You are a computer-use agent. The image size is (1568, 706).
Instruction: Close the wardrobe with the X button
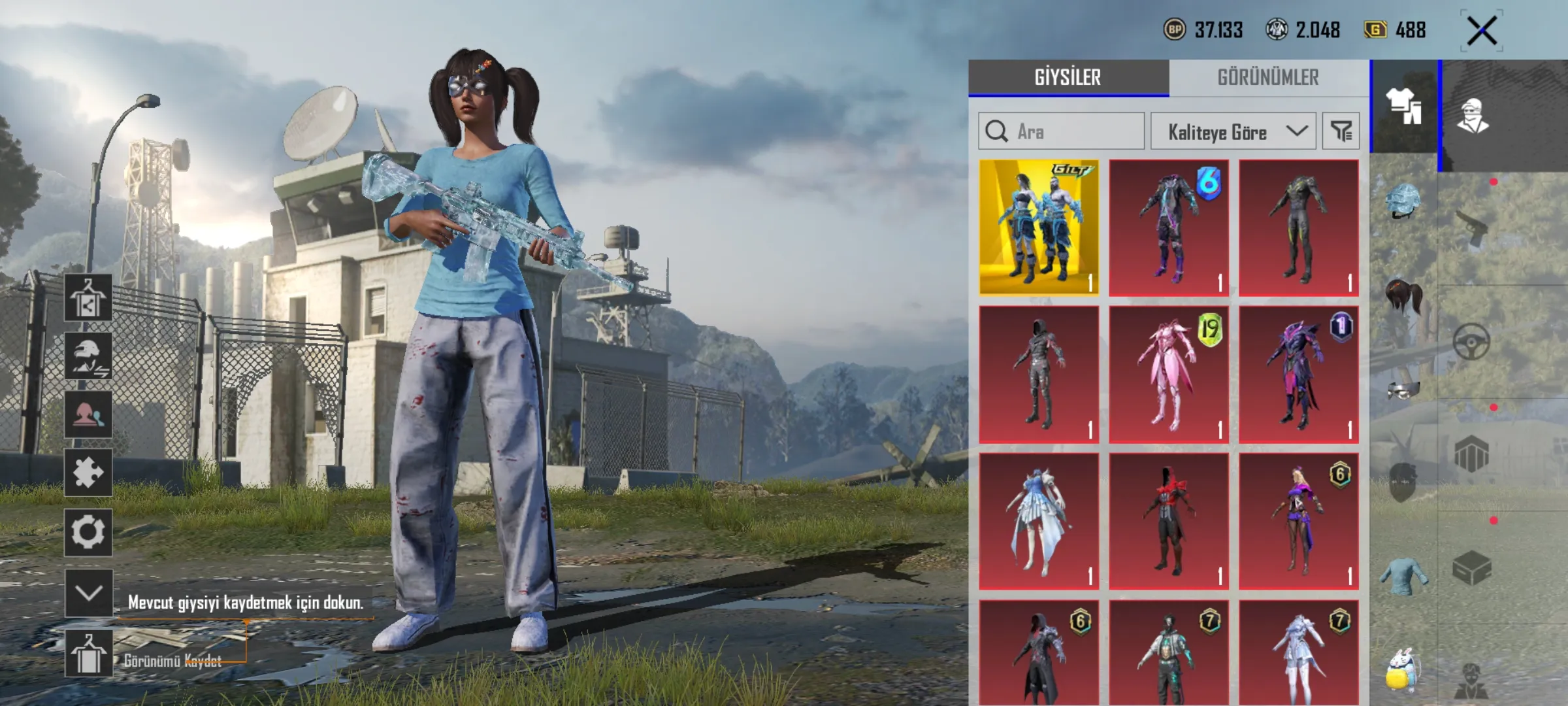click(1482, 31)
